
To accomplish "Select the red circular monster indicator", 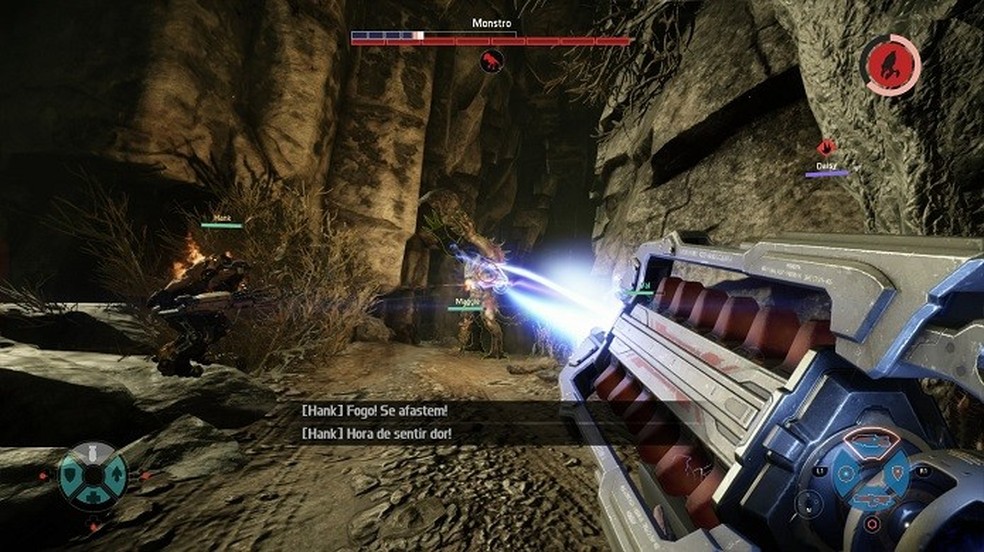I will [891, 65].
